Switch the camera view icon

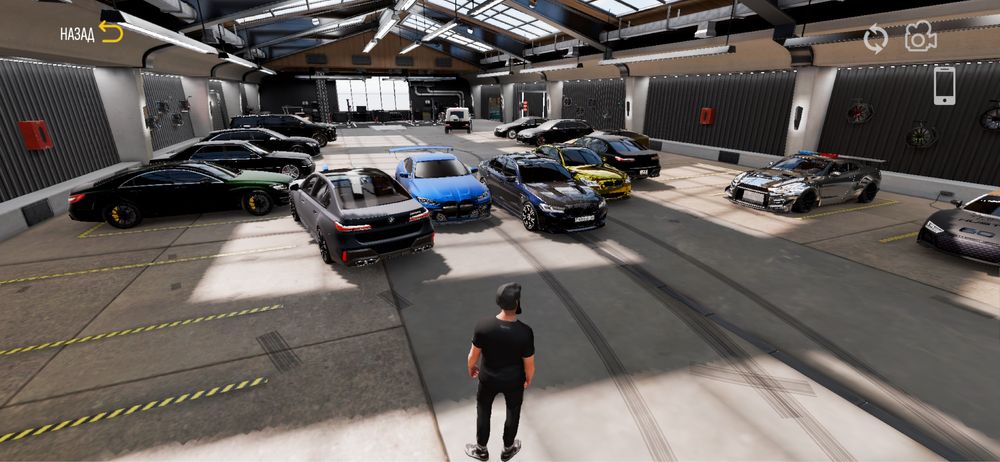click(x=920, y=38)
